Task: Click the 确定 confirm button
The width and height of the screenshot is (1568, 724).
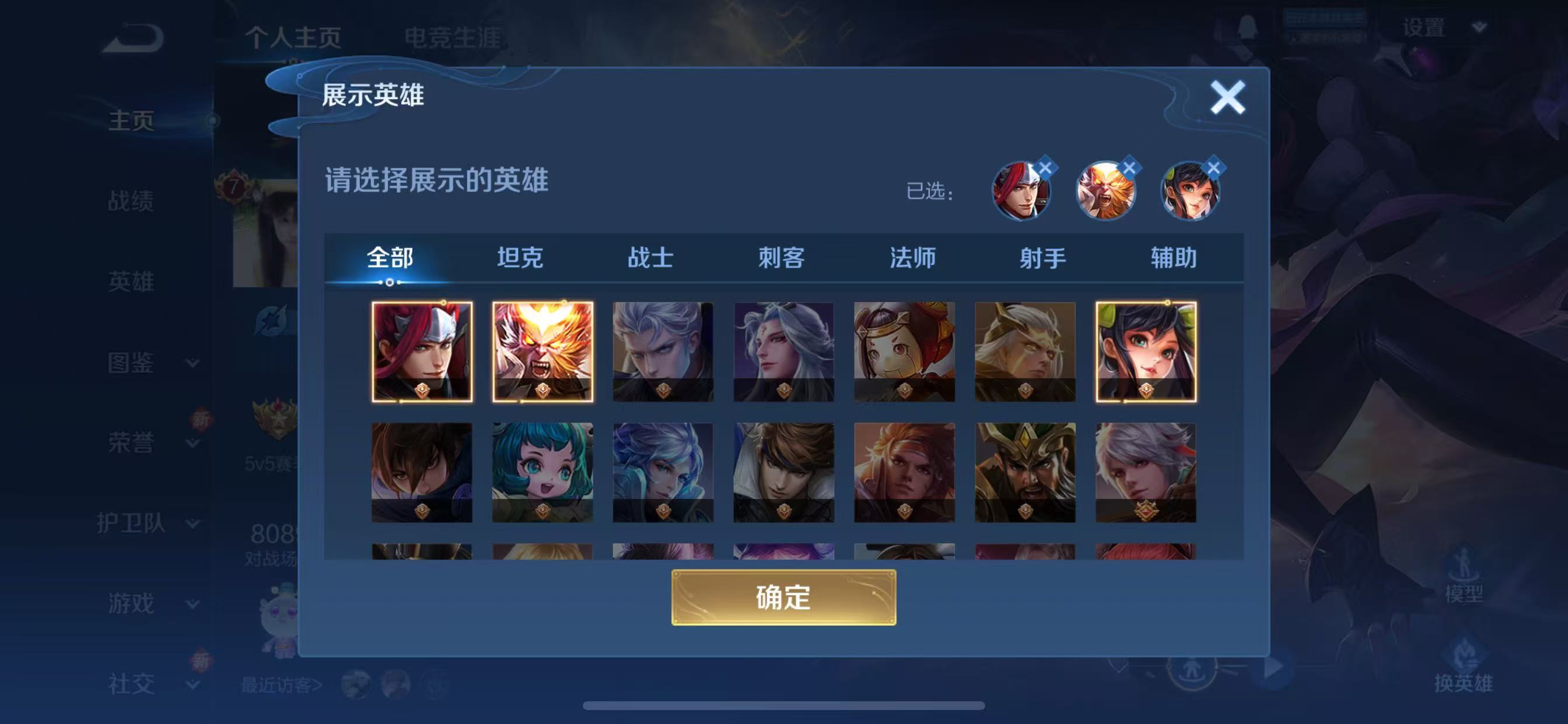Action: point(784,599)
